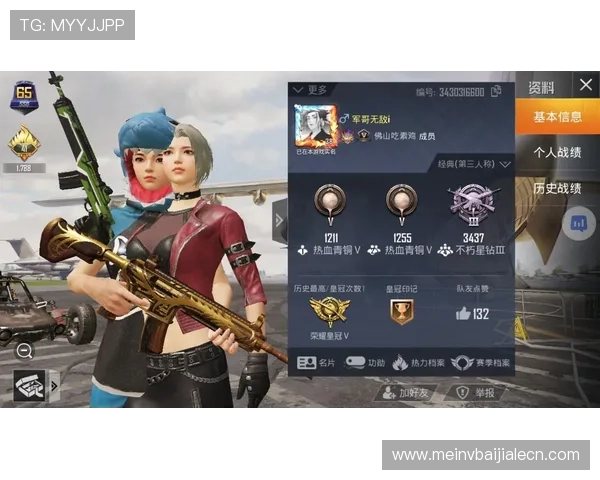Open the 名片 card option
This screenshot has height=480, width=600.
tap(317, 362)
